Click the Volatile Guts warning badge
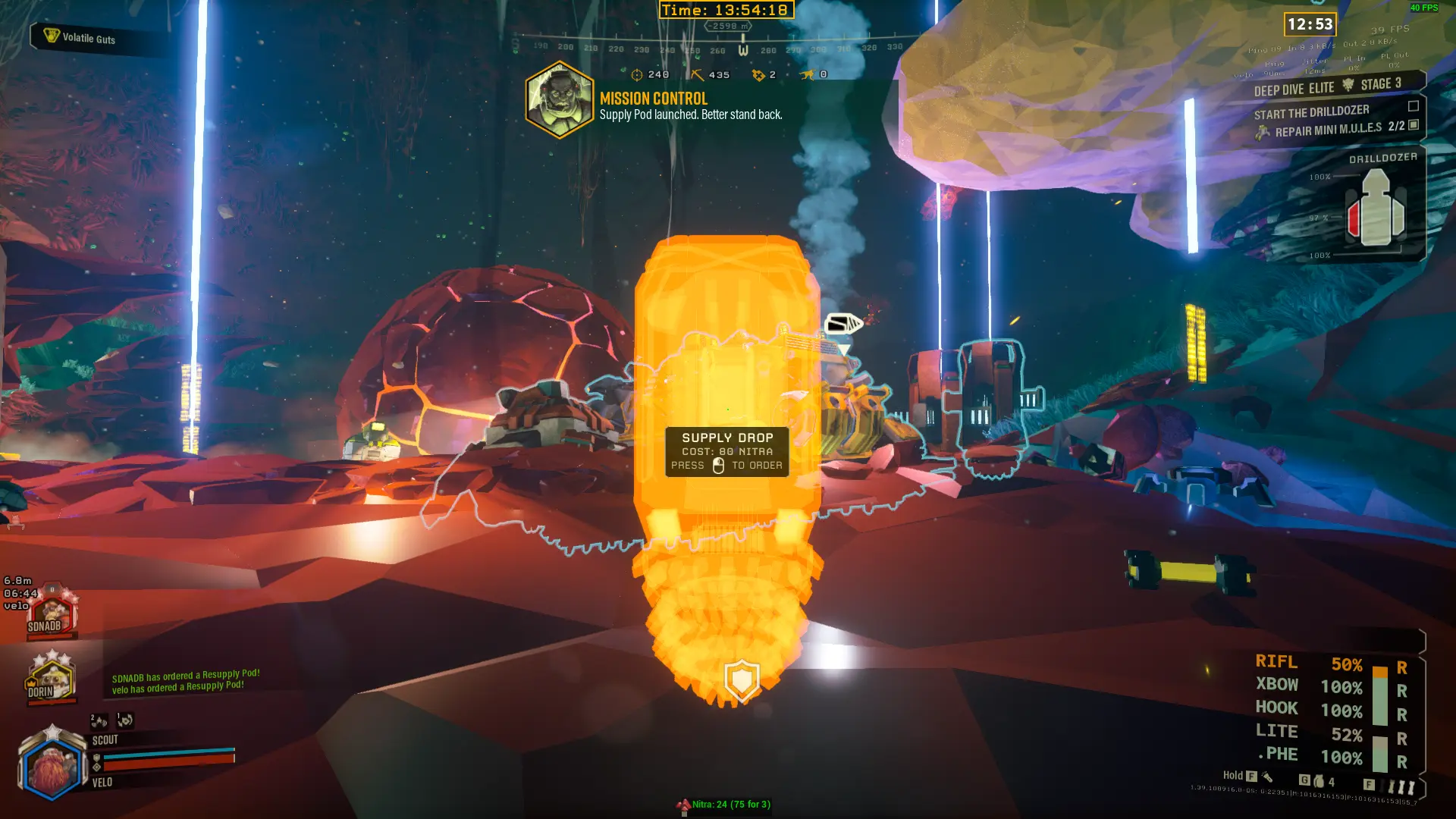 80,37
